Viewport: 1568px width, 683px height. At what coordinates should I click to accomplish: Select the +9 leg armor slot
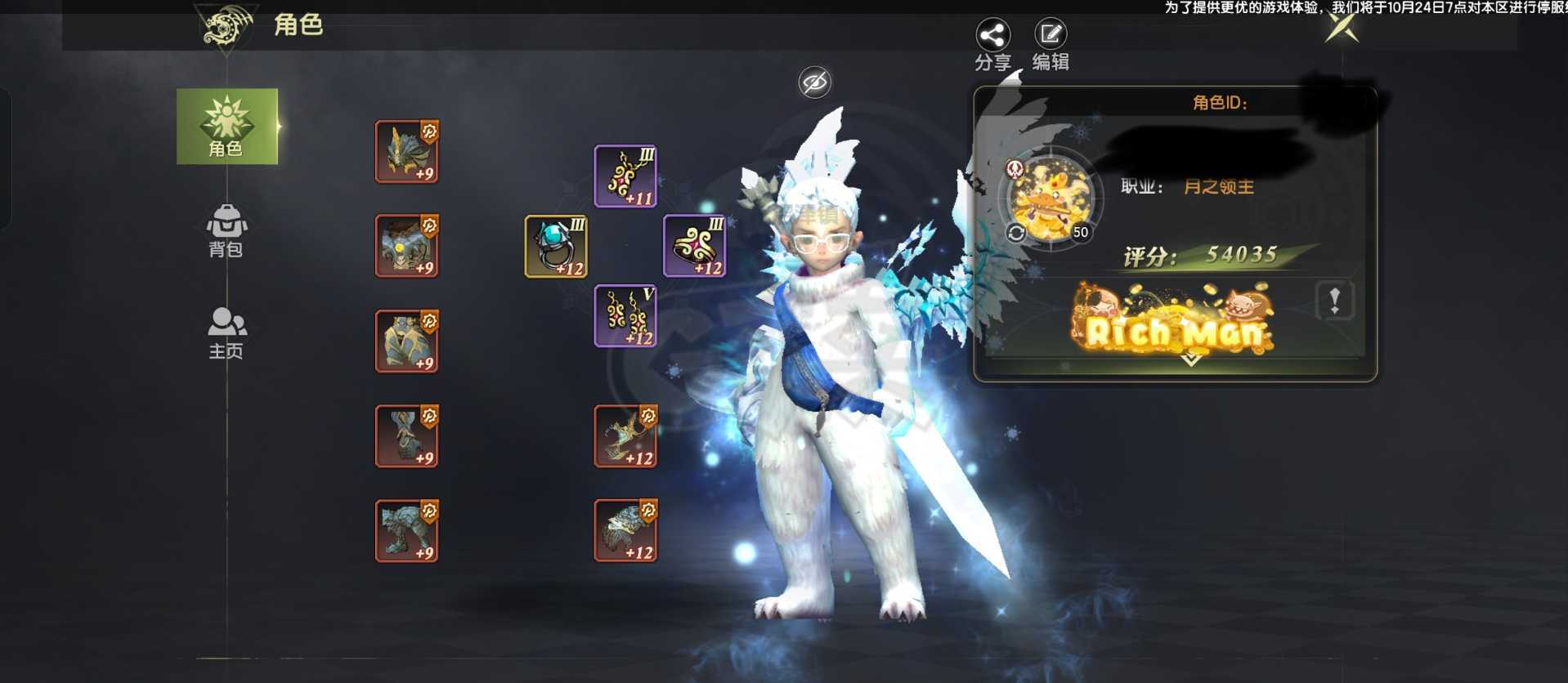click(x=406, y=341)
